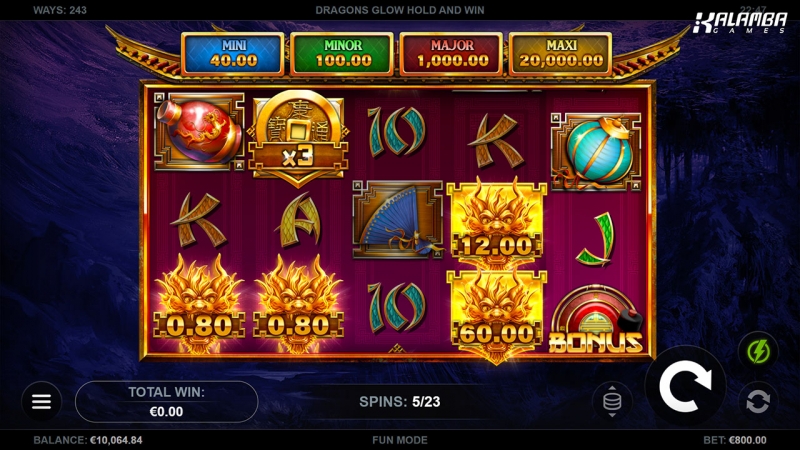Open the coin stack bet settings
This screenshot has width=800, height=450.
pos(612,401)
